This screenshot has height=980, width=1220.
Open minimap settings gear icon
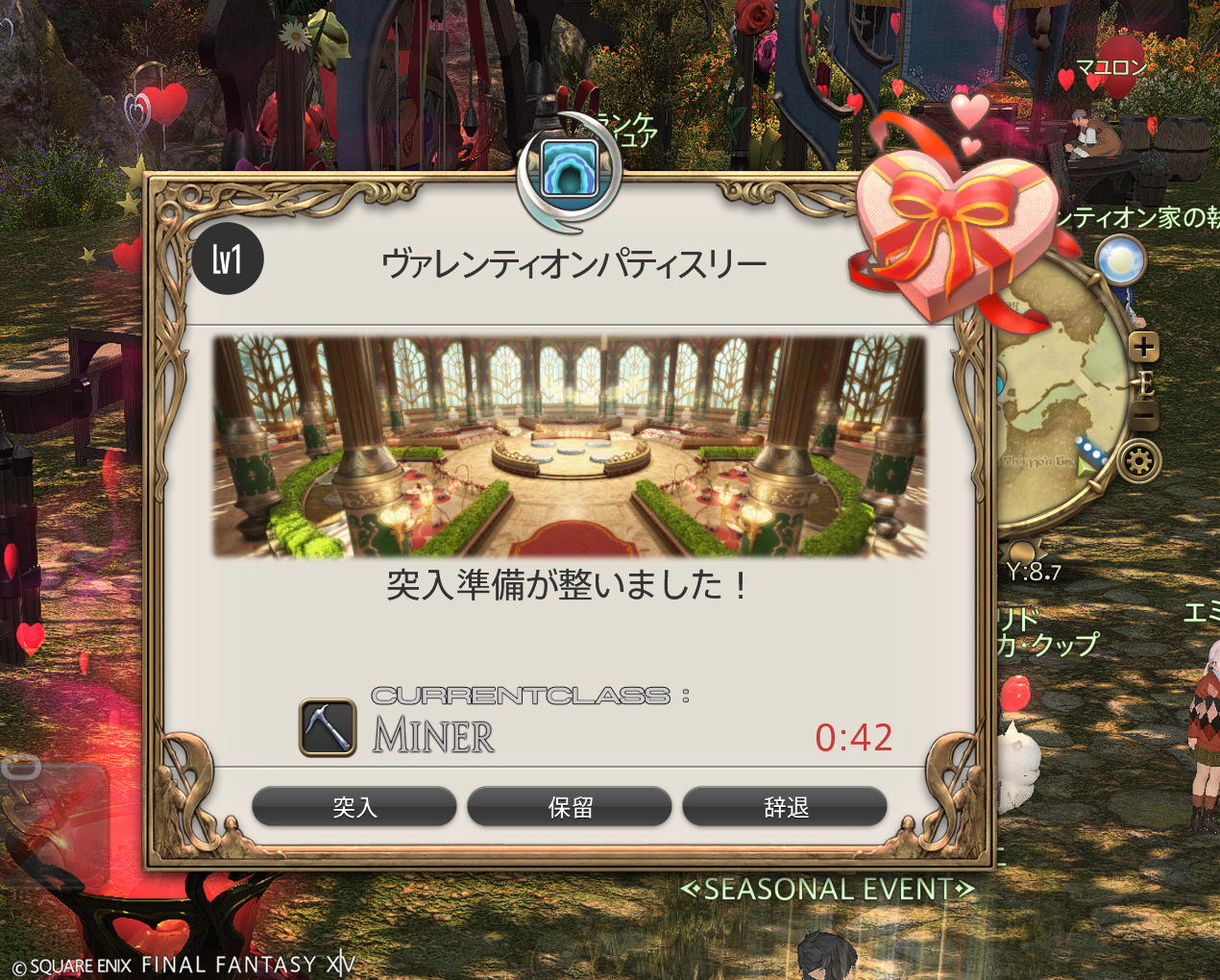tap(1140, 462)
